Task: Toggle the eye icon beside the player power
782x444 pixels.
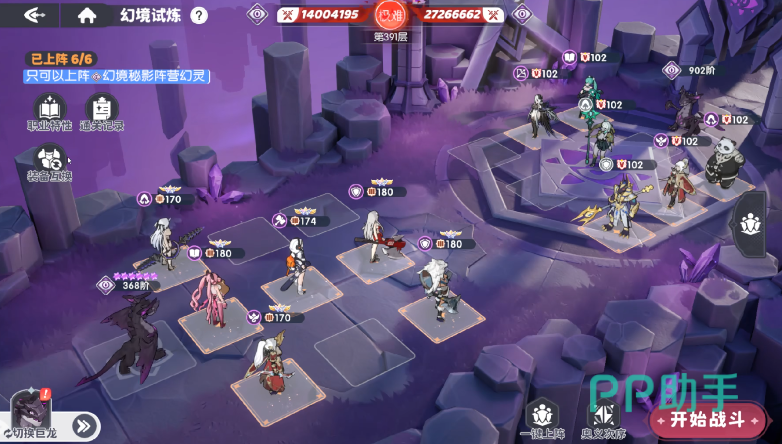Action: [x=258, y=14]
